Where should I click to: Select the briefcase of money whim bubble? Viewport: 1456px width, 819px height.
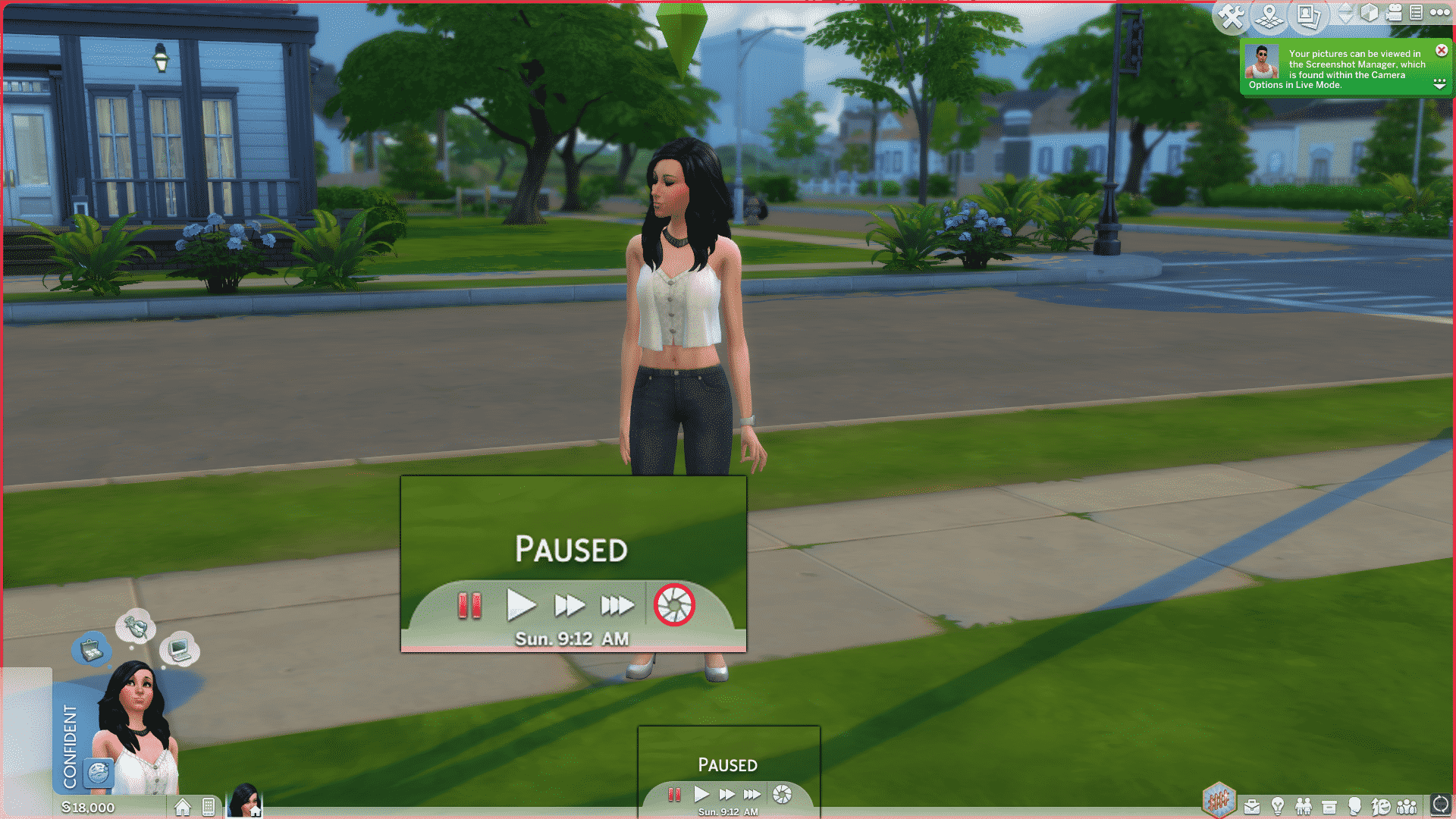(92, 650)
